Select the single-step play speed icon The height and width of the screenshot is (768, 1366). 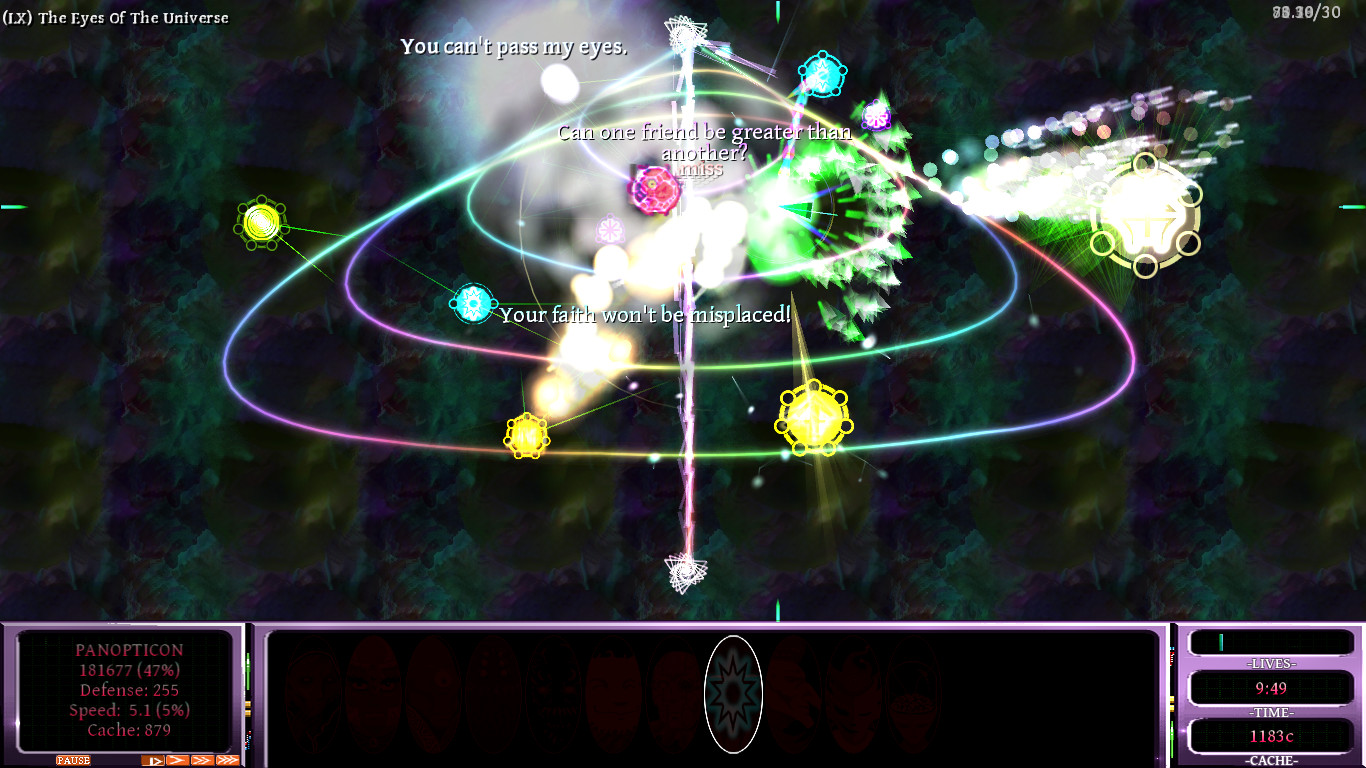pos(153,760)
